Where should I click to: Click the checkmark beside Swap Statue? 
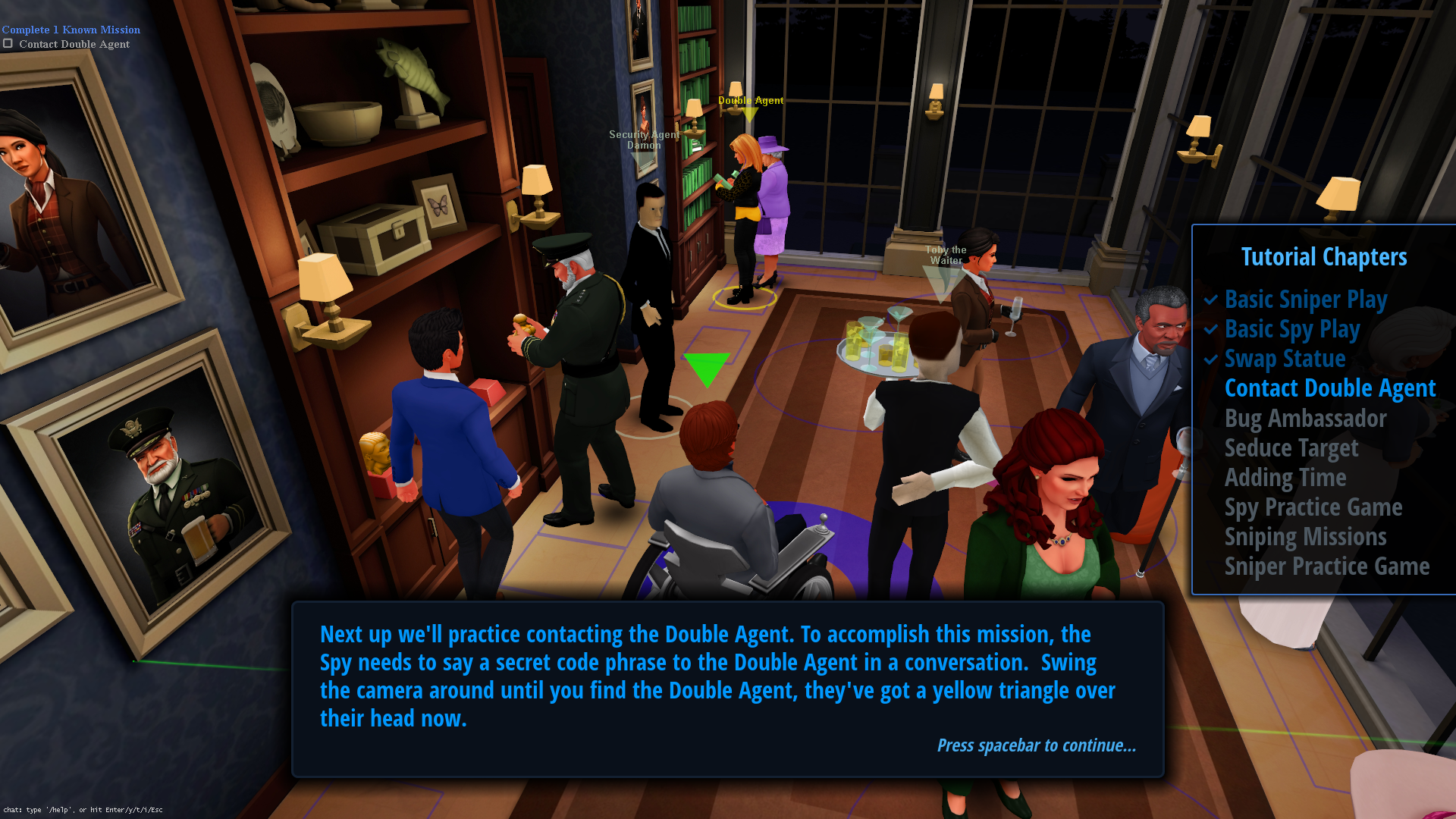tap(1210, 359)
